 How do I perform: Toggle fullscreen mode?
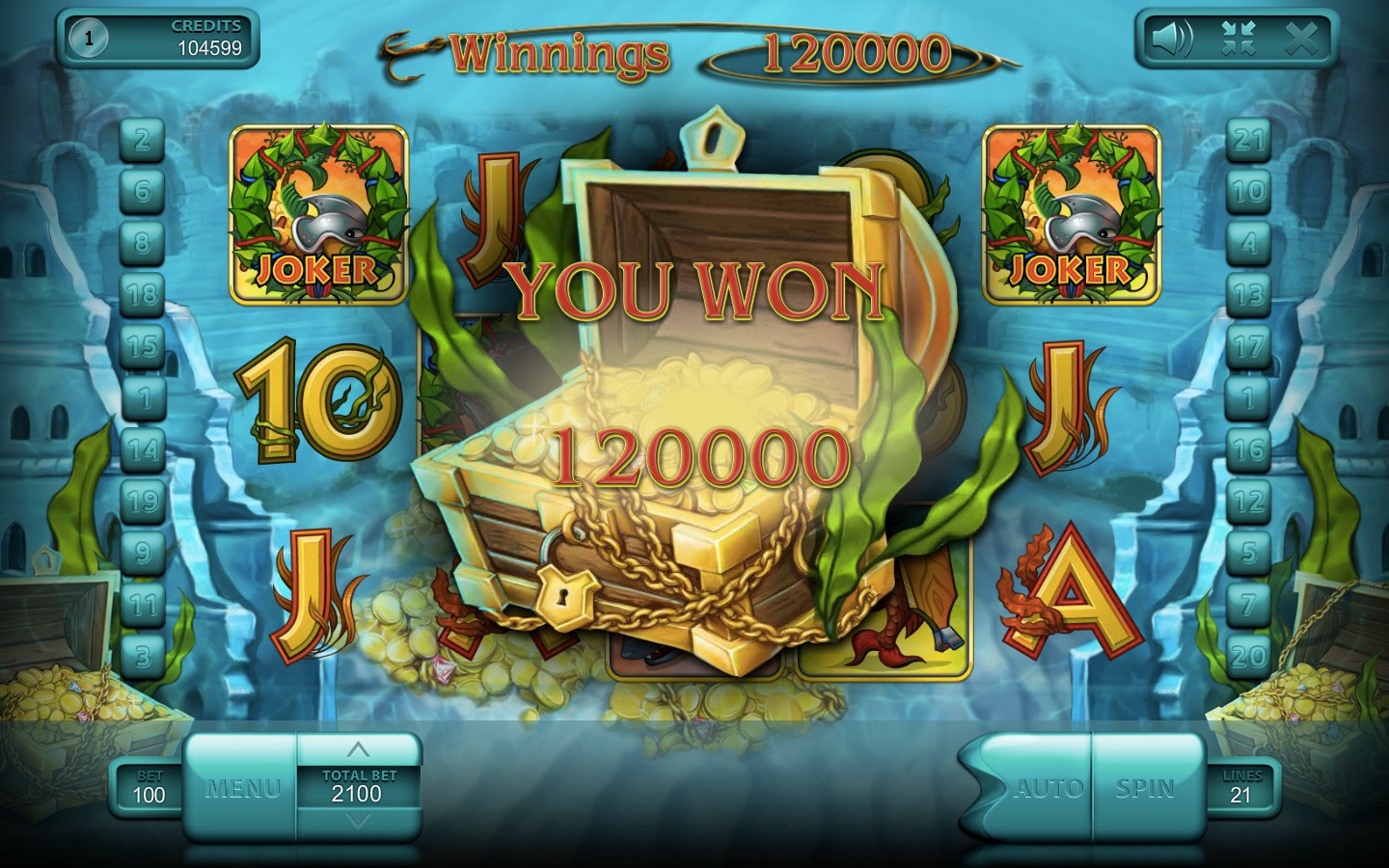click(1238, 40)
